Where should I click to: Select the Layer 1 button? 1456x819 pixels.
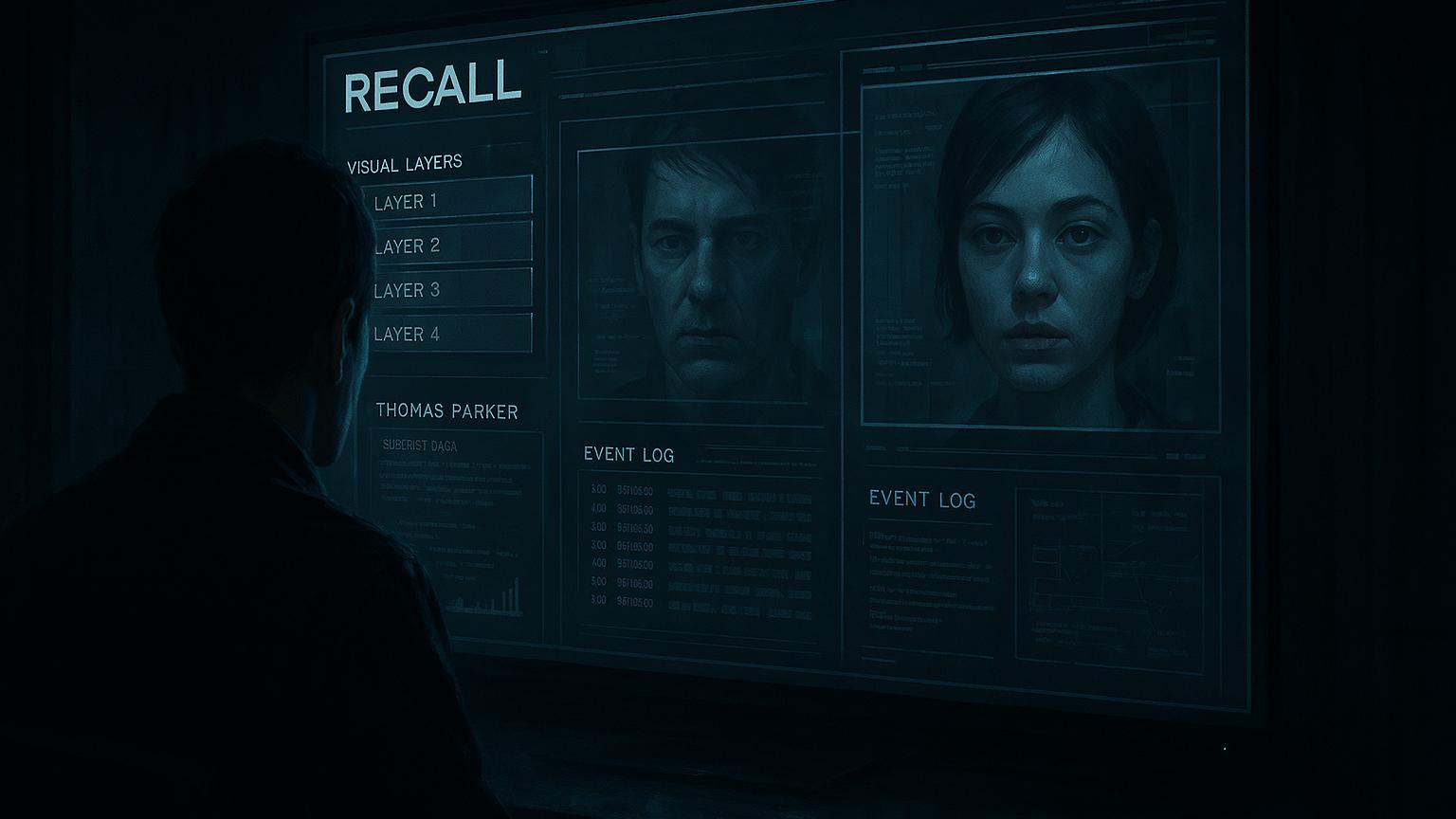tap(447, 198)
